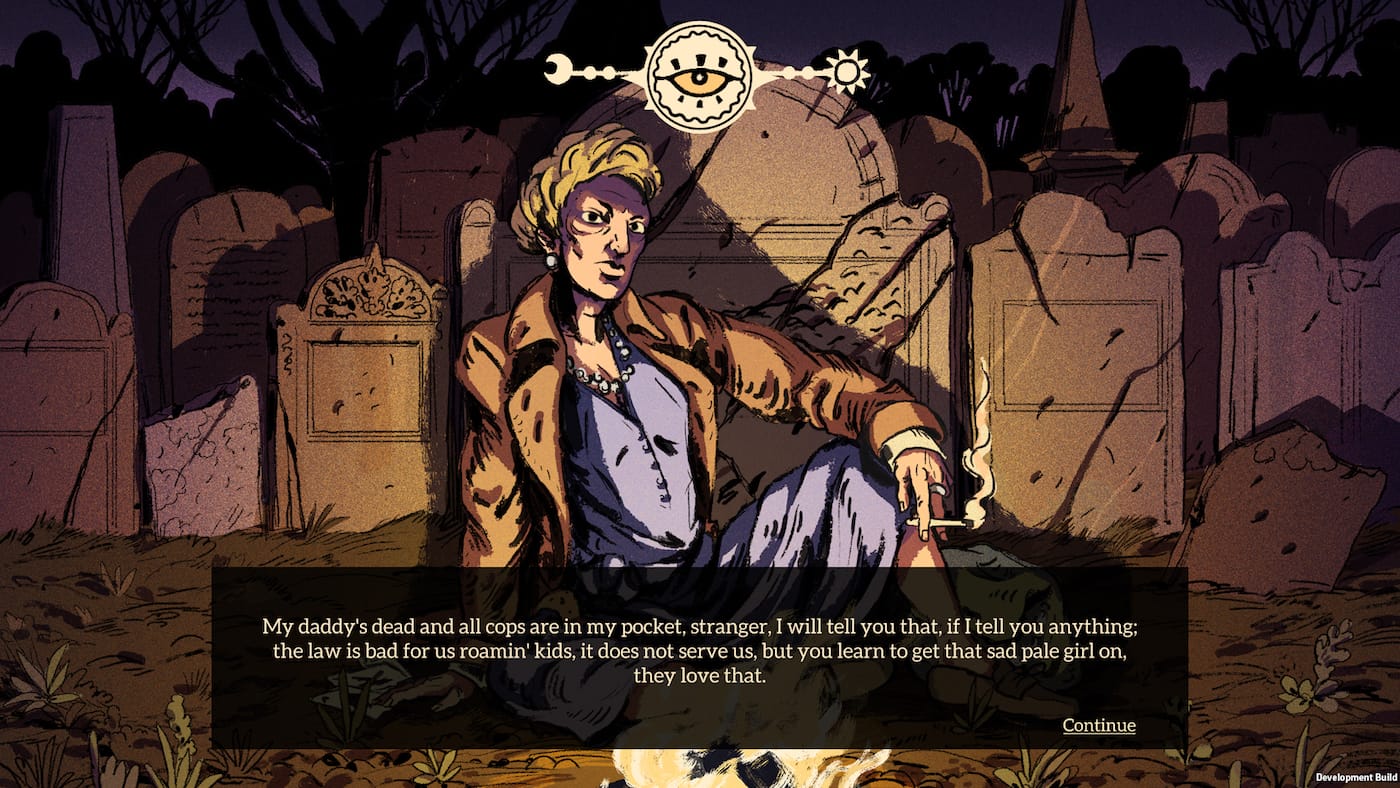Screen dimensions: 1400x788
Task: Select the crescent moon icon
Action: (556, 68)
